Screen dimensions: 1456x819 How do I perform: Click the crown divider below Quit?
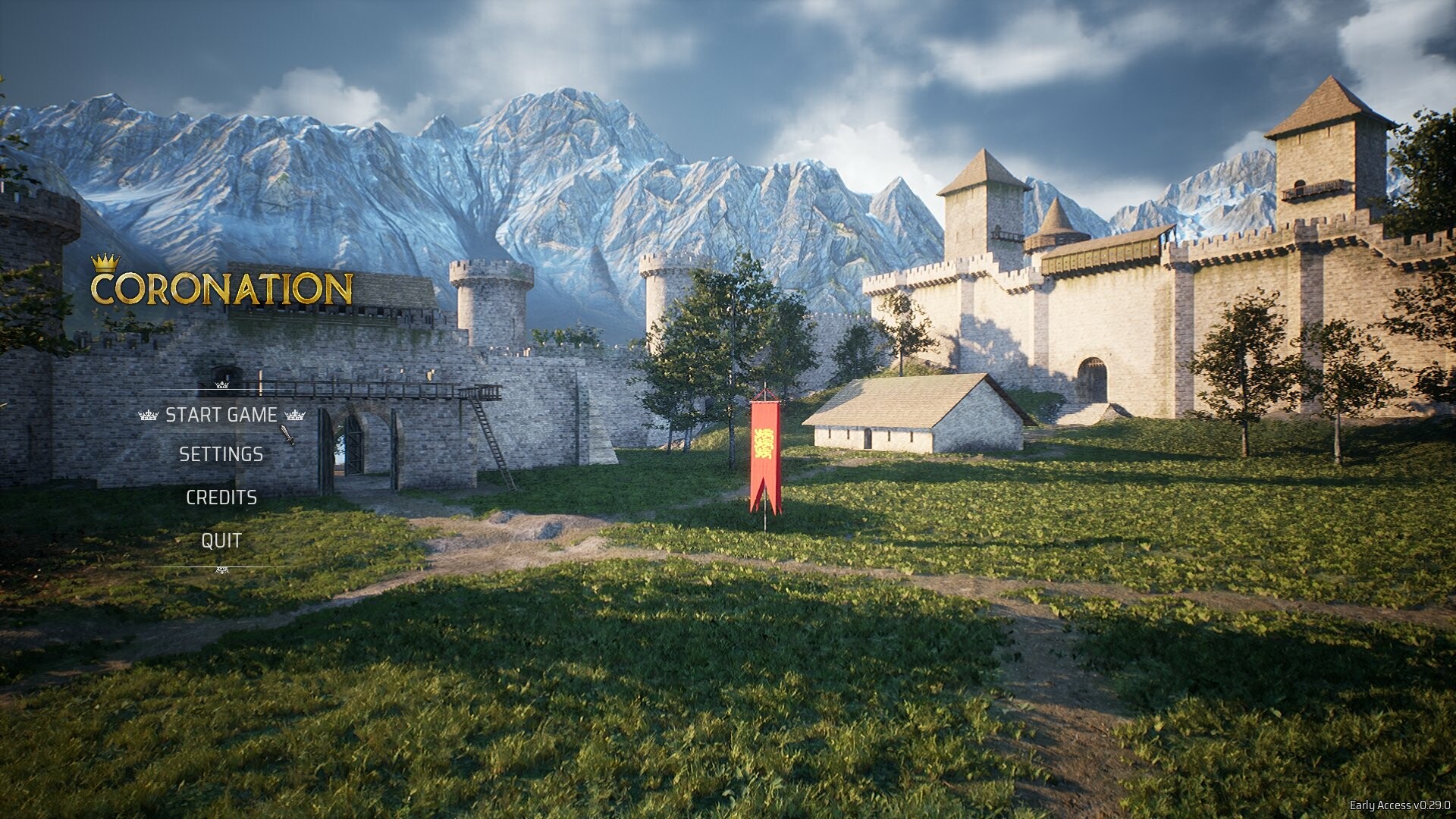pyautogui.click(x=221, y=567)
